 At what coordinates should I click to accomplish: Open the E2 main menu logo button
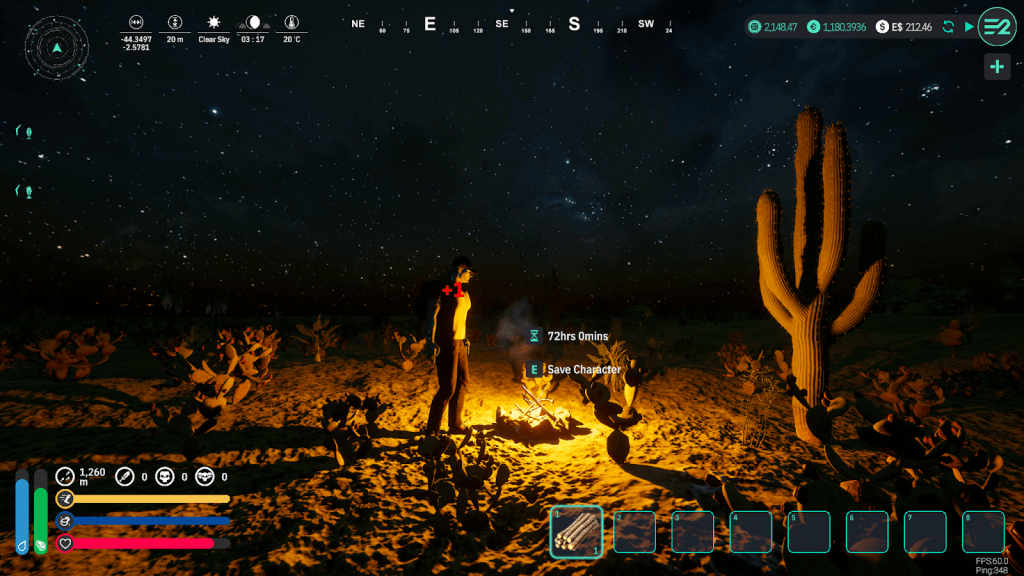coord(996,26)
